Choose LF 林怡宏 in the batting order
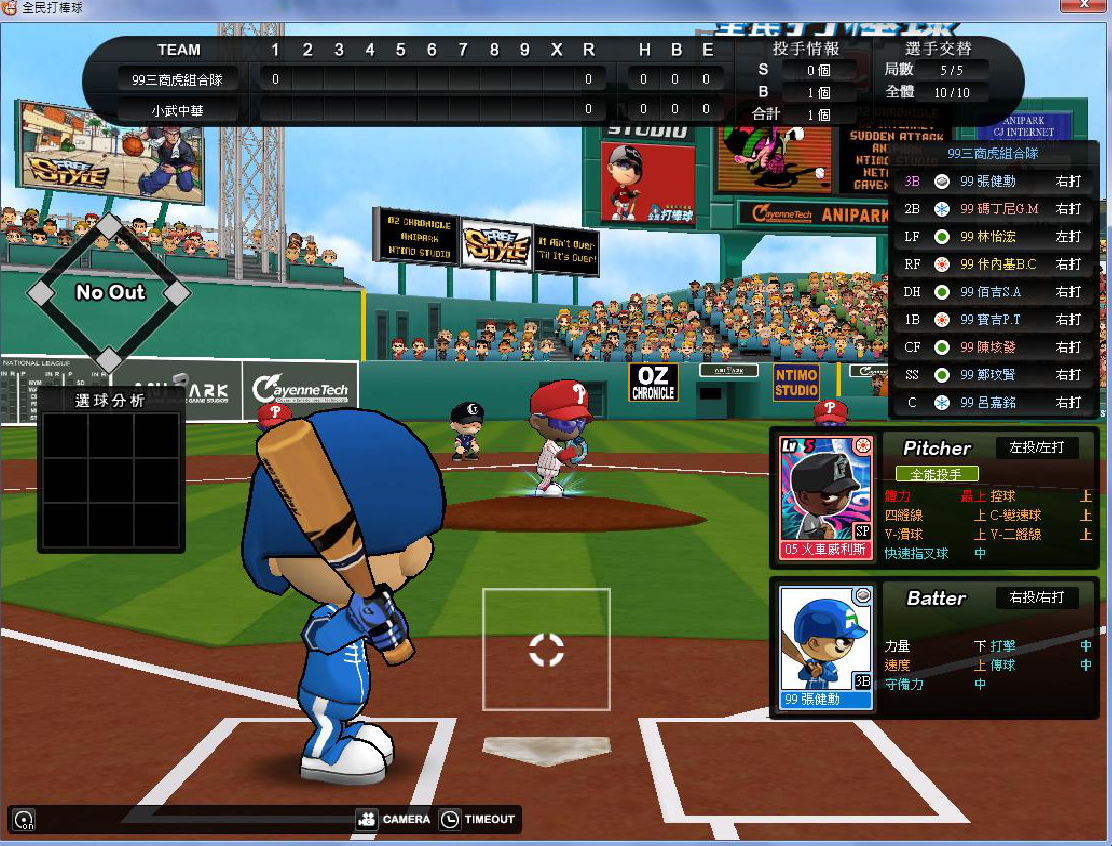The image size is (1112, 846). [x=992, y=237]
